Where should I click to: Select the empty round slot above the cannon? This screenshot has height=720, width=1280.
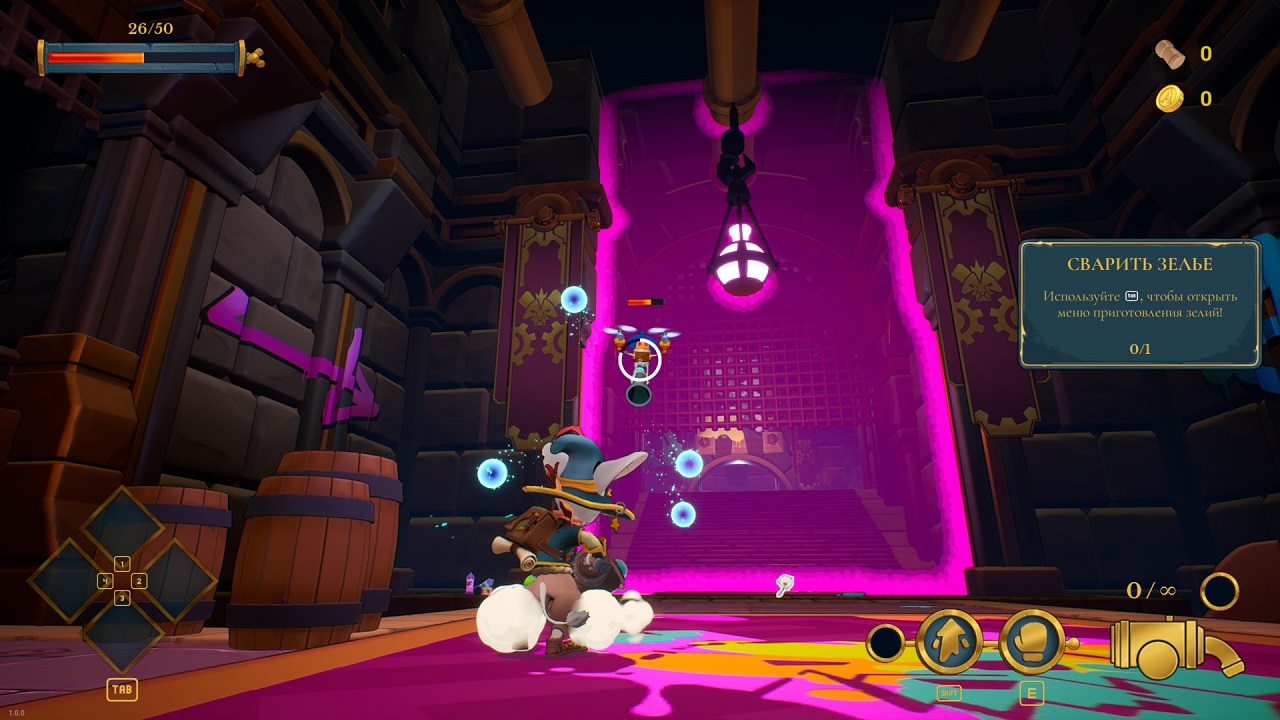[1220, 591]
